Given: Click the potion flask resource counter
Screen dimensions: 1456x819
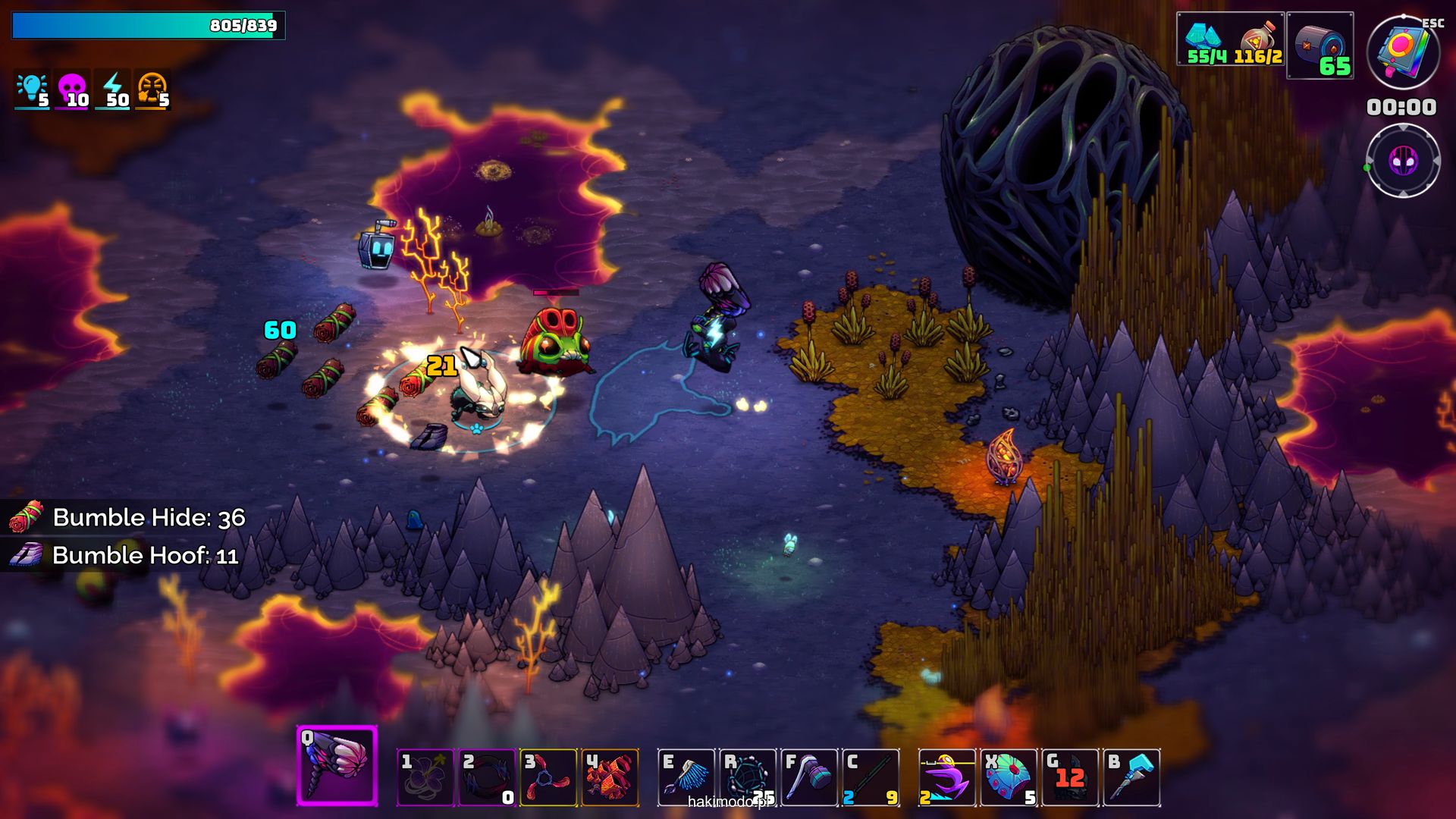Looking at the screenshot, I should click(1257, 39).
